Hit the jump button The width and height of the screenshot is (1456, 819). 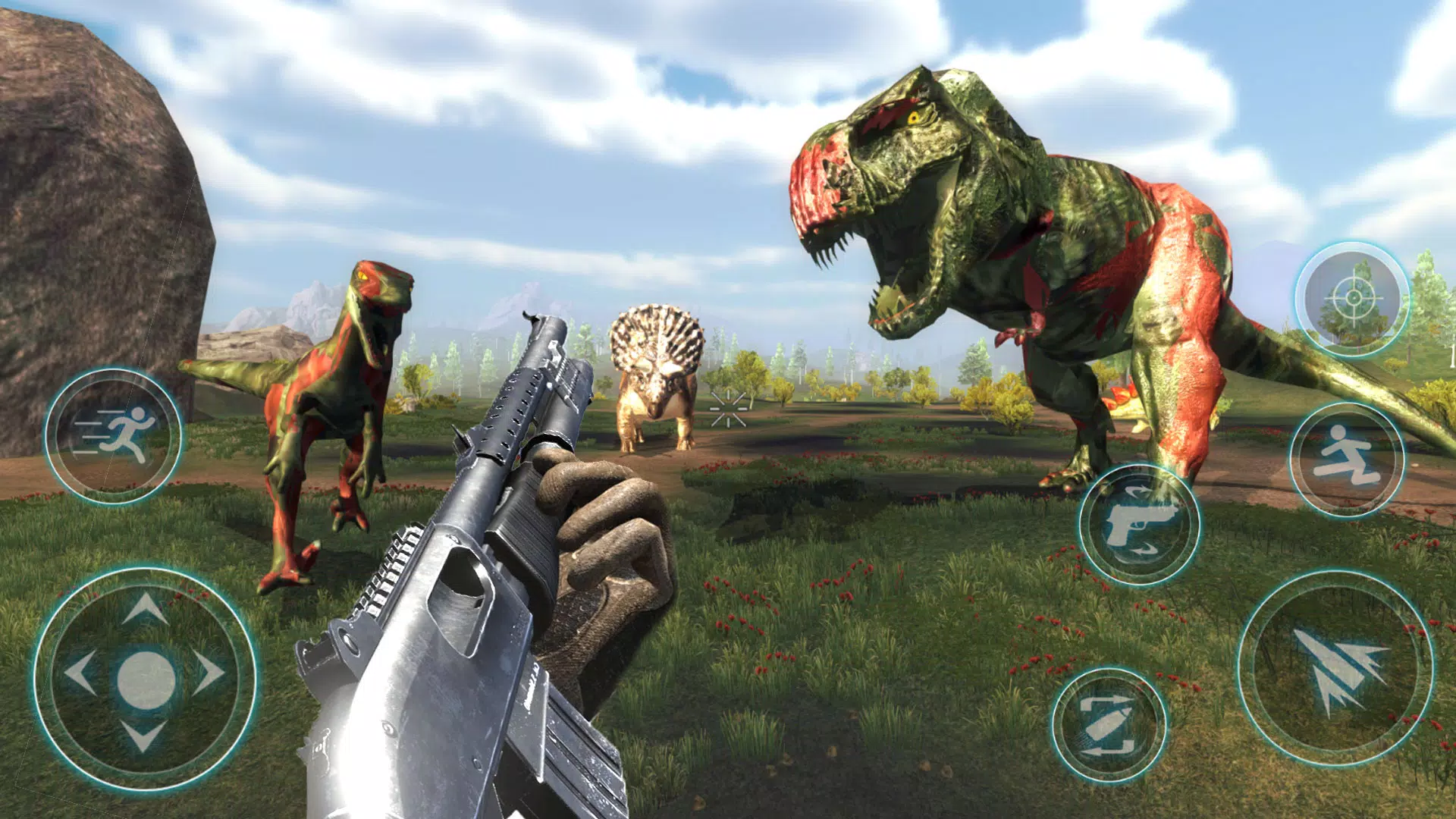pyautogui.click(x=1347, y=459)
